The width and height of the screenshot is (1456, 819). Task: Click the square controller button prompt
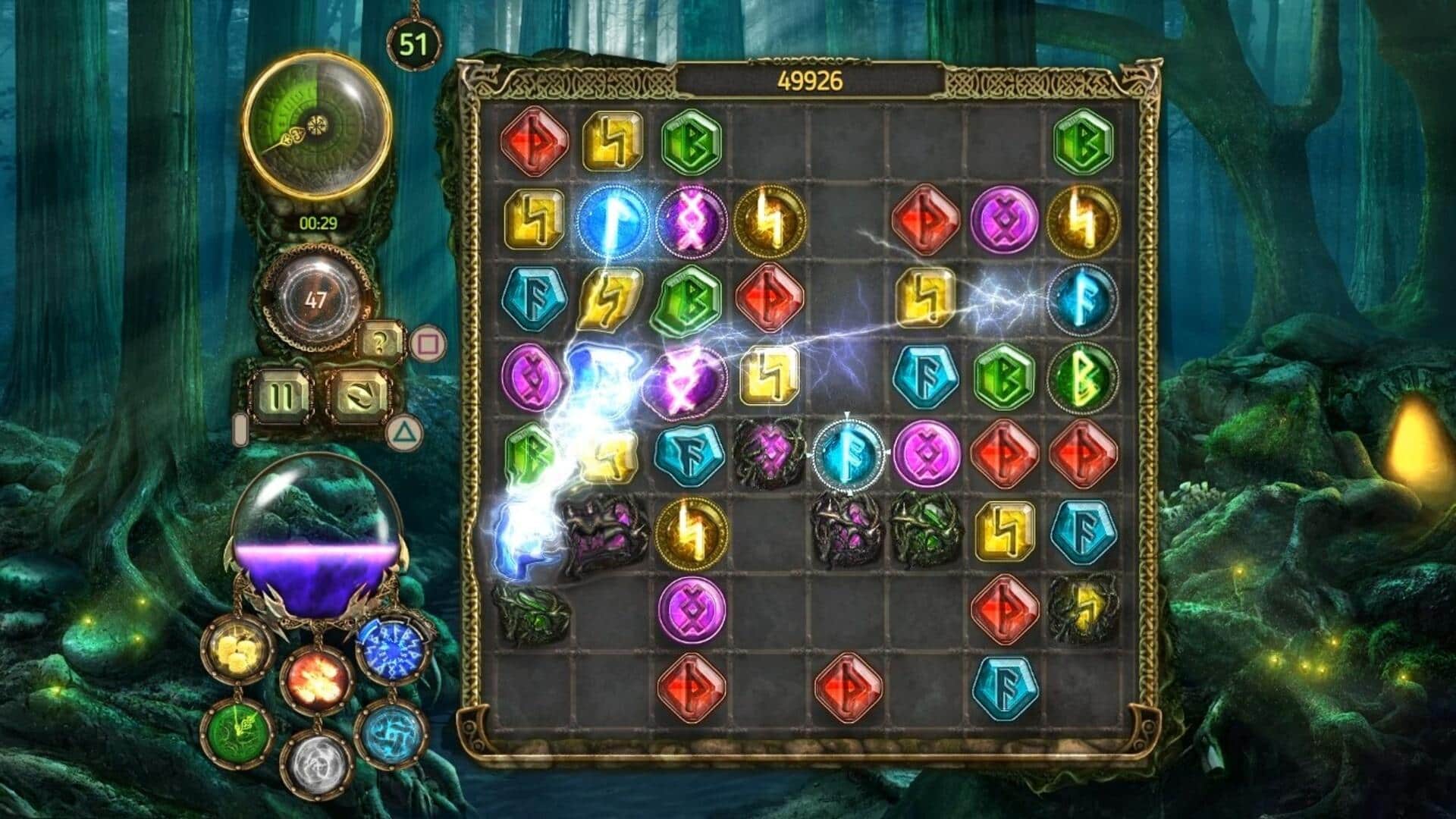pyautogui.click(x=428, y=344)
